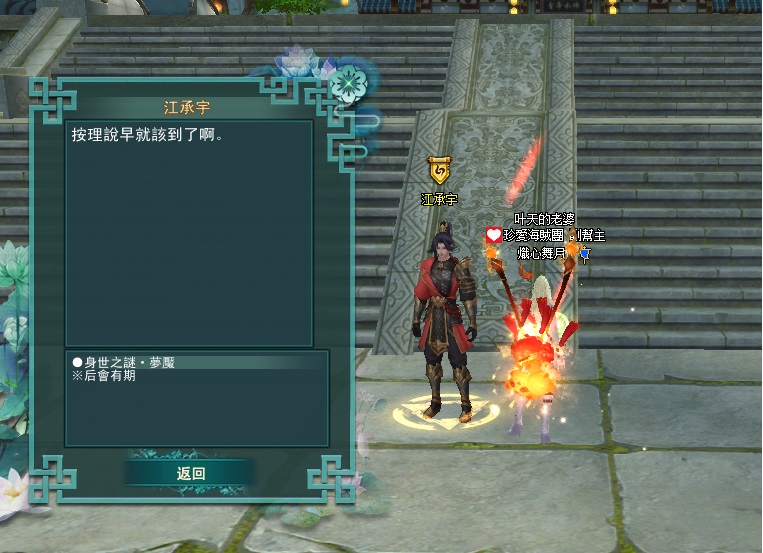Click the 返回 button in the dialogue window
Viewport: 763px width, 553px height.
190,473
